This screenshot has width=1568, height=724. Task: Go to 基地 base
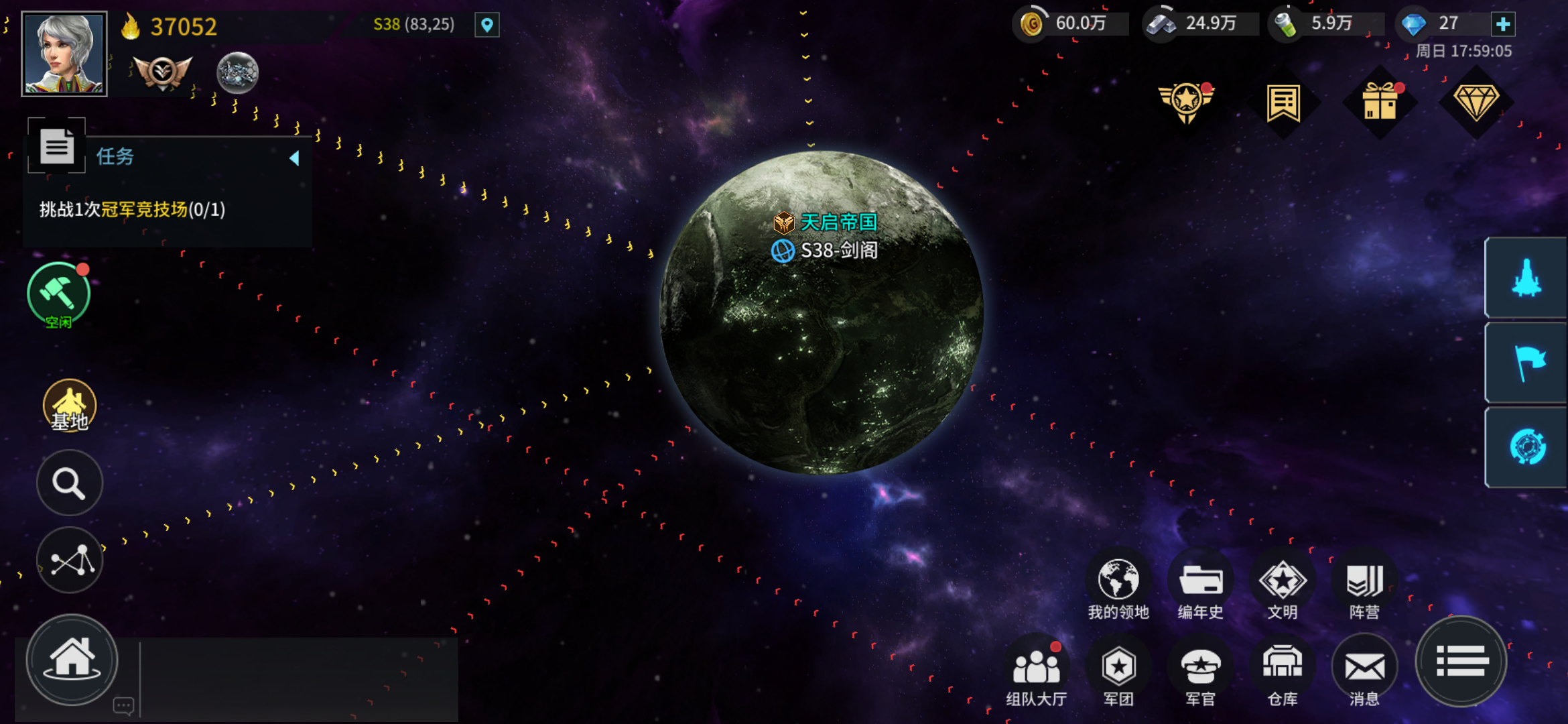click(x=70, y=406)
